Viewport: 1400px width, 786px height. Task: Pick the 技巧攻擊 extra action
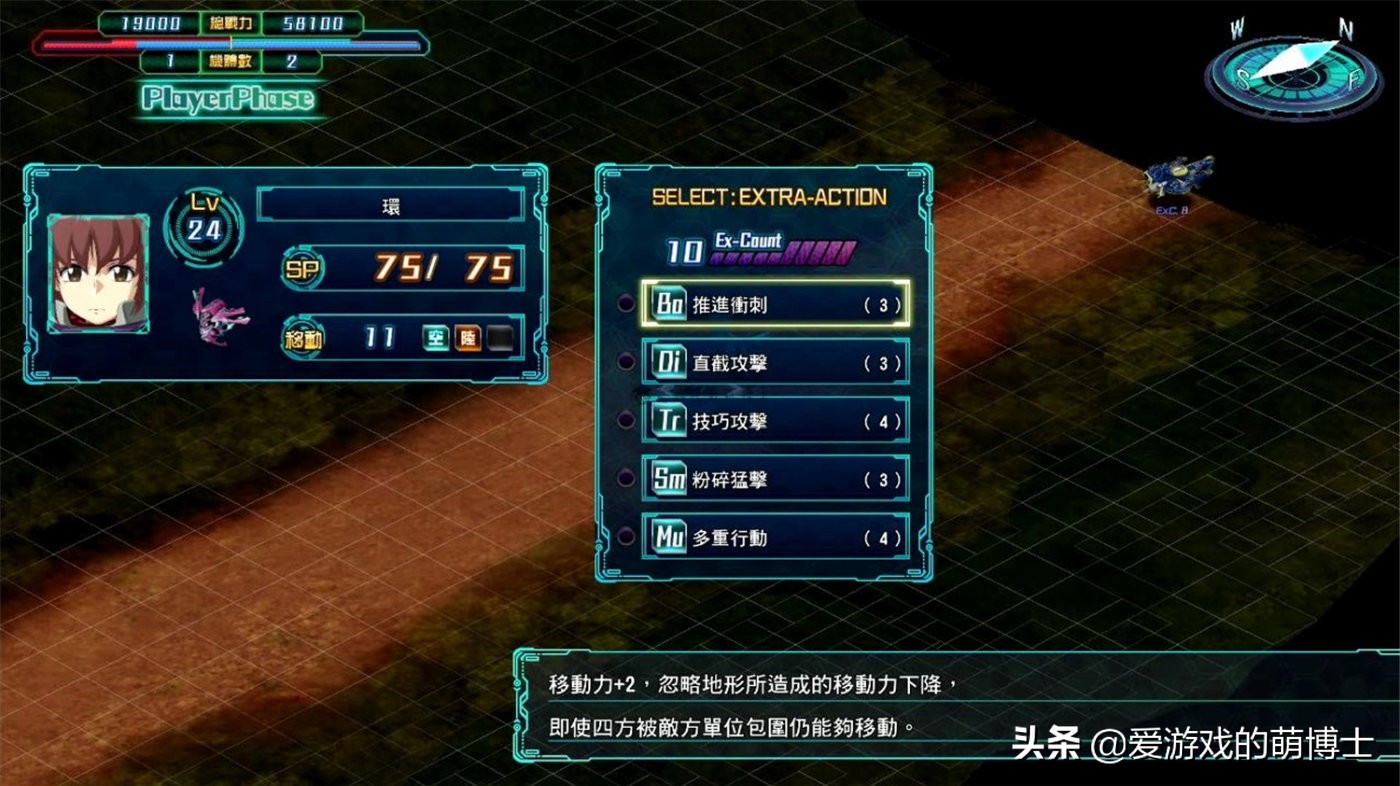click(x=775, y=421)
